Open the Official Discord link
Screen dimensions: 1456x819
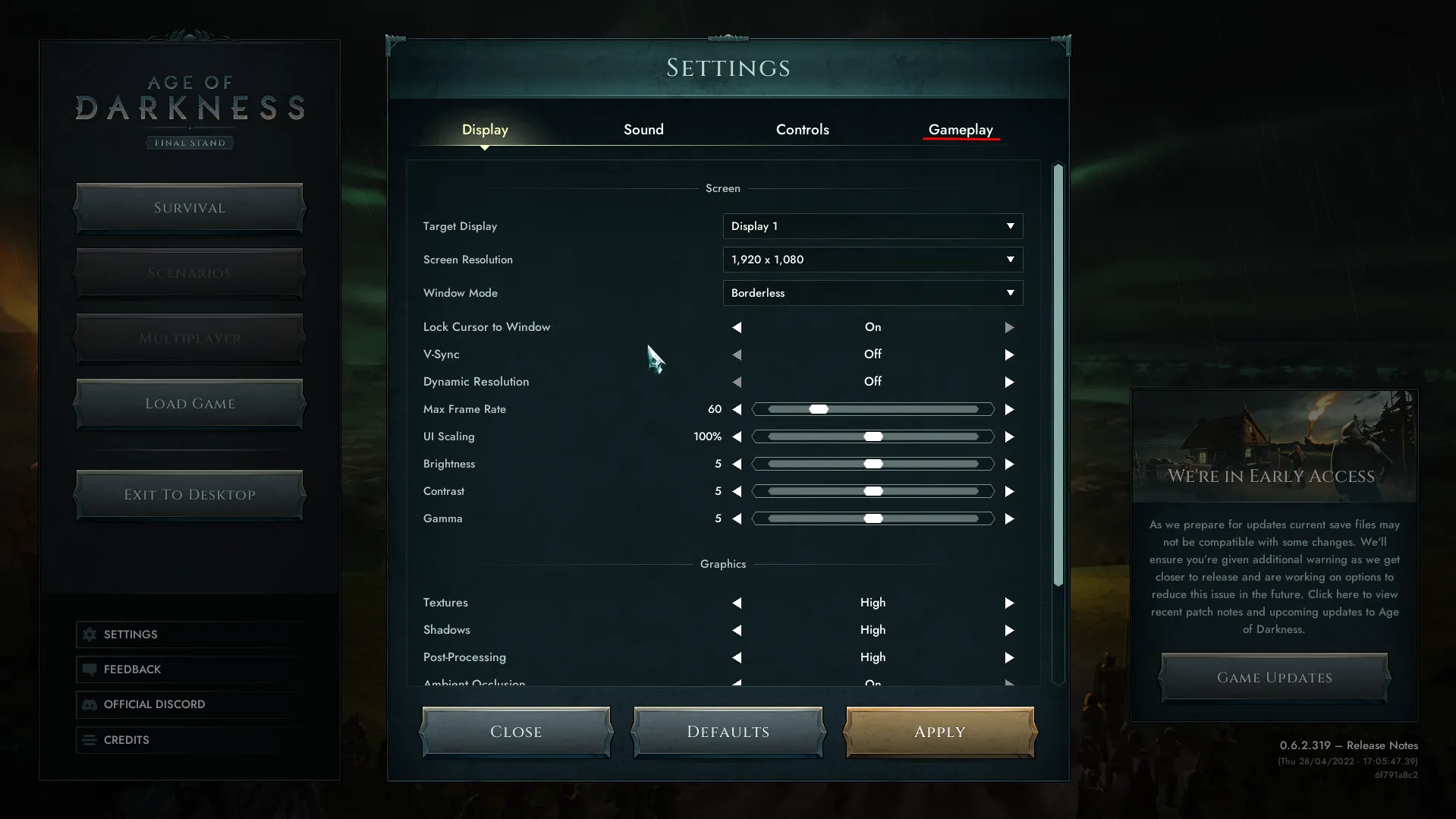tap(154, 704)
